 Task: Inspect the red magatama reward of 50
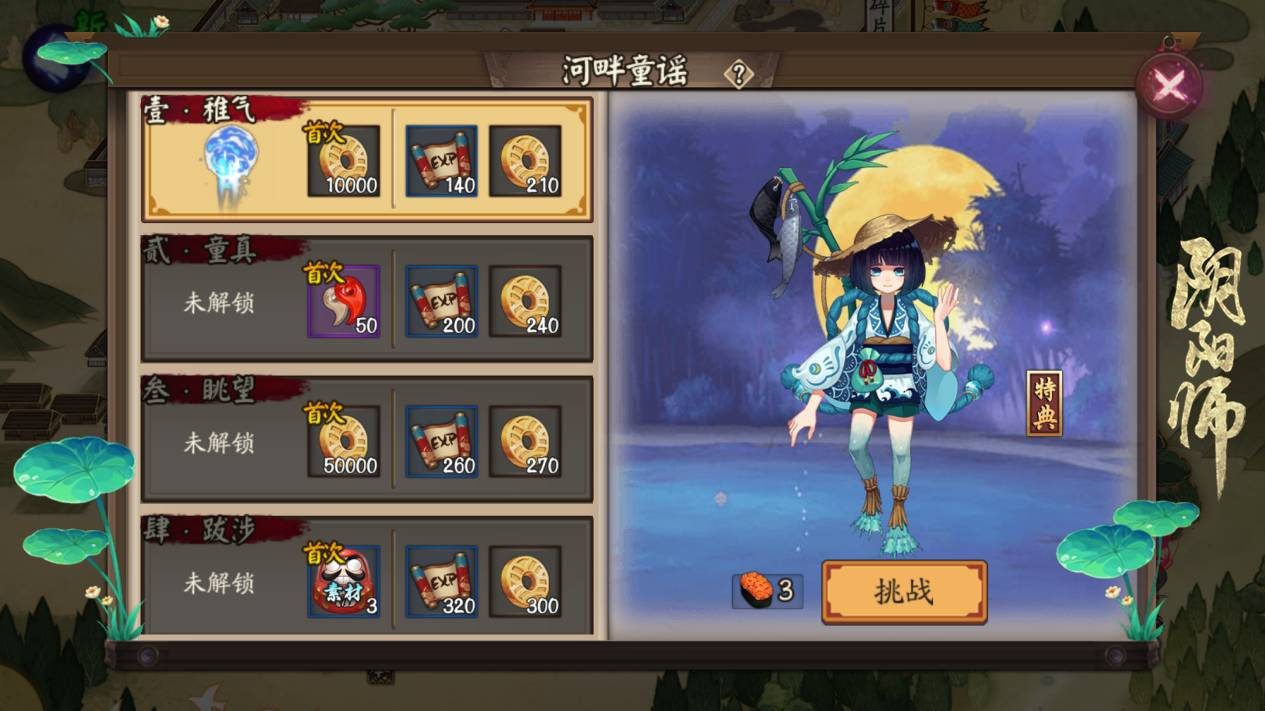point(344,301)
